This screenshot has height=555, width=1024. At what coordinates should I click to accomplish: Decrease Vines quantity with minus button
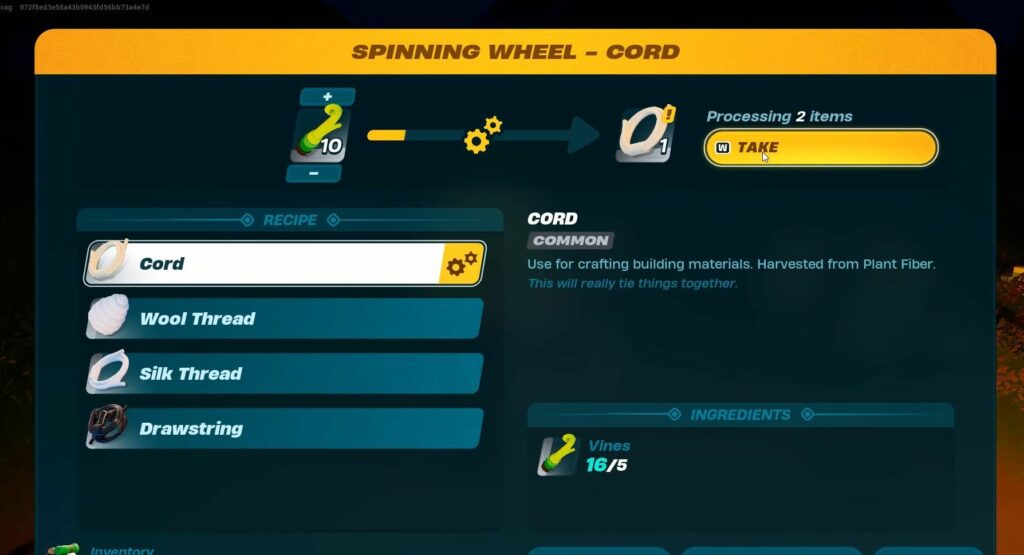[313, 174]
